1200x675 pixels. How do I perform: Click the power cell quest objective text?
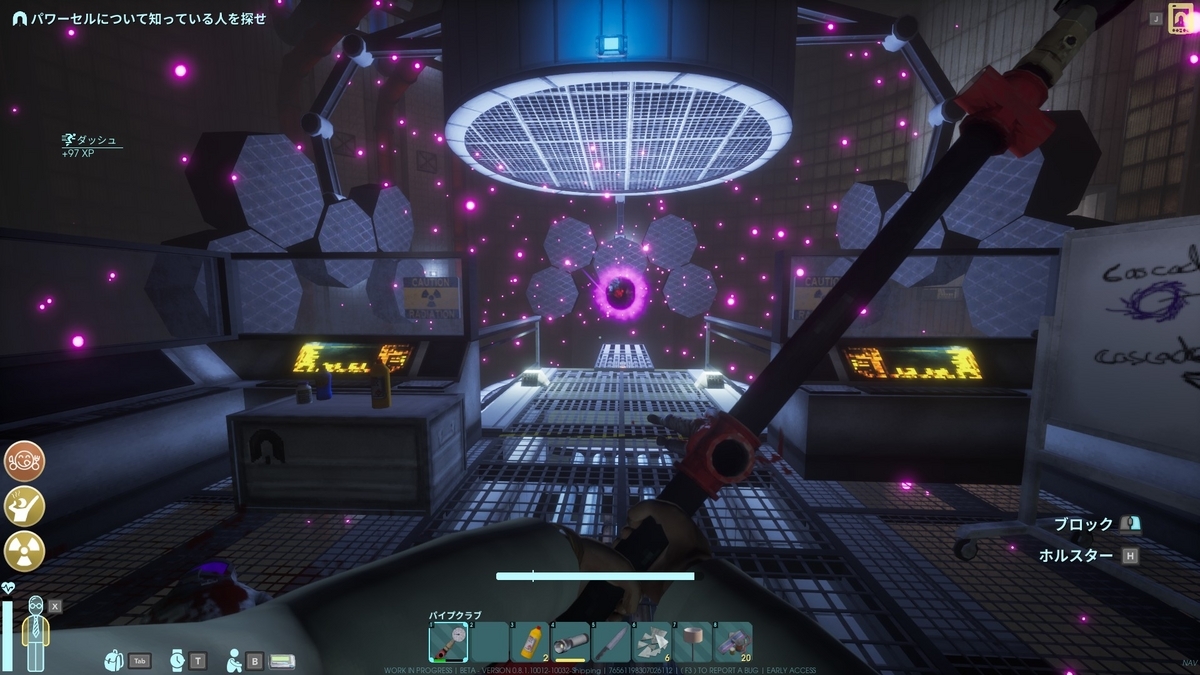click(x=148, y=18)
